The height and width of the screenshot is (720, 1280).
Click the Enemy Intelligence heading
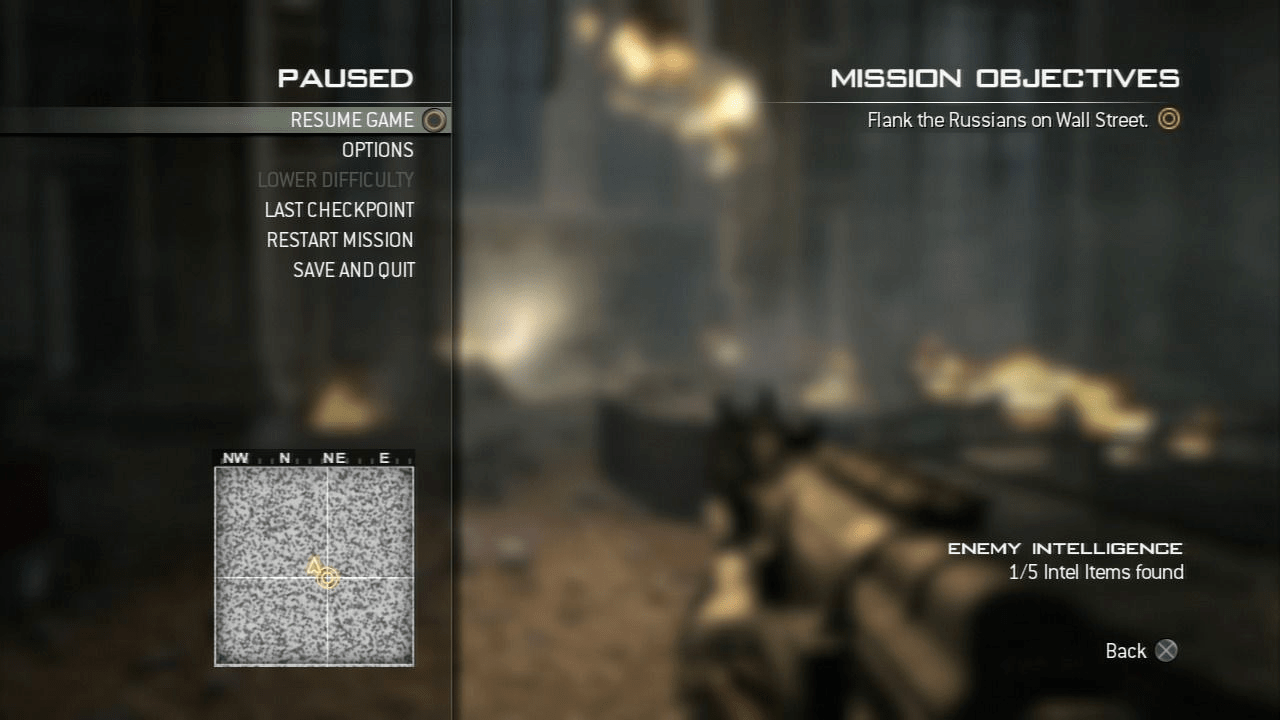click(x=1065, y=548)
